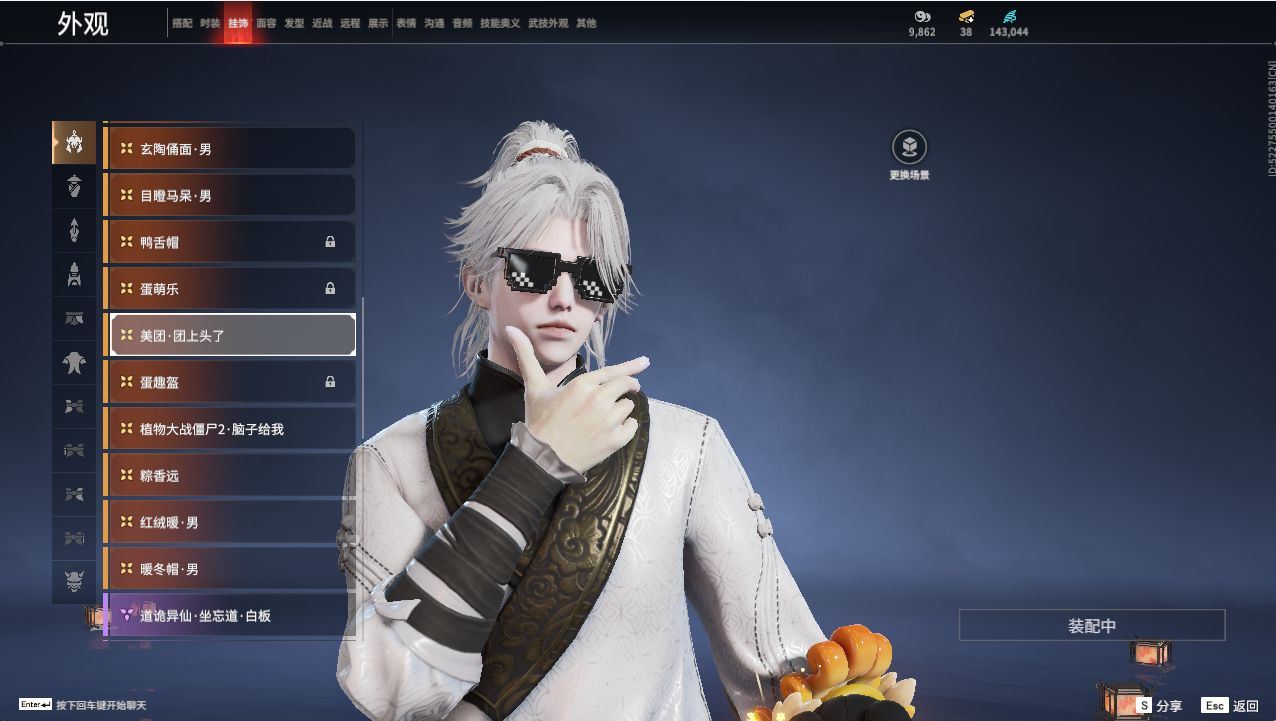Open the 表情 emote tab
The image size is (1276, 721).
pyautogui.click(x=406, y=23)
